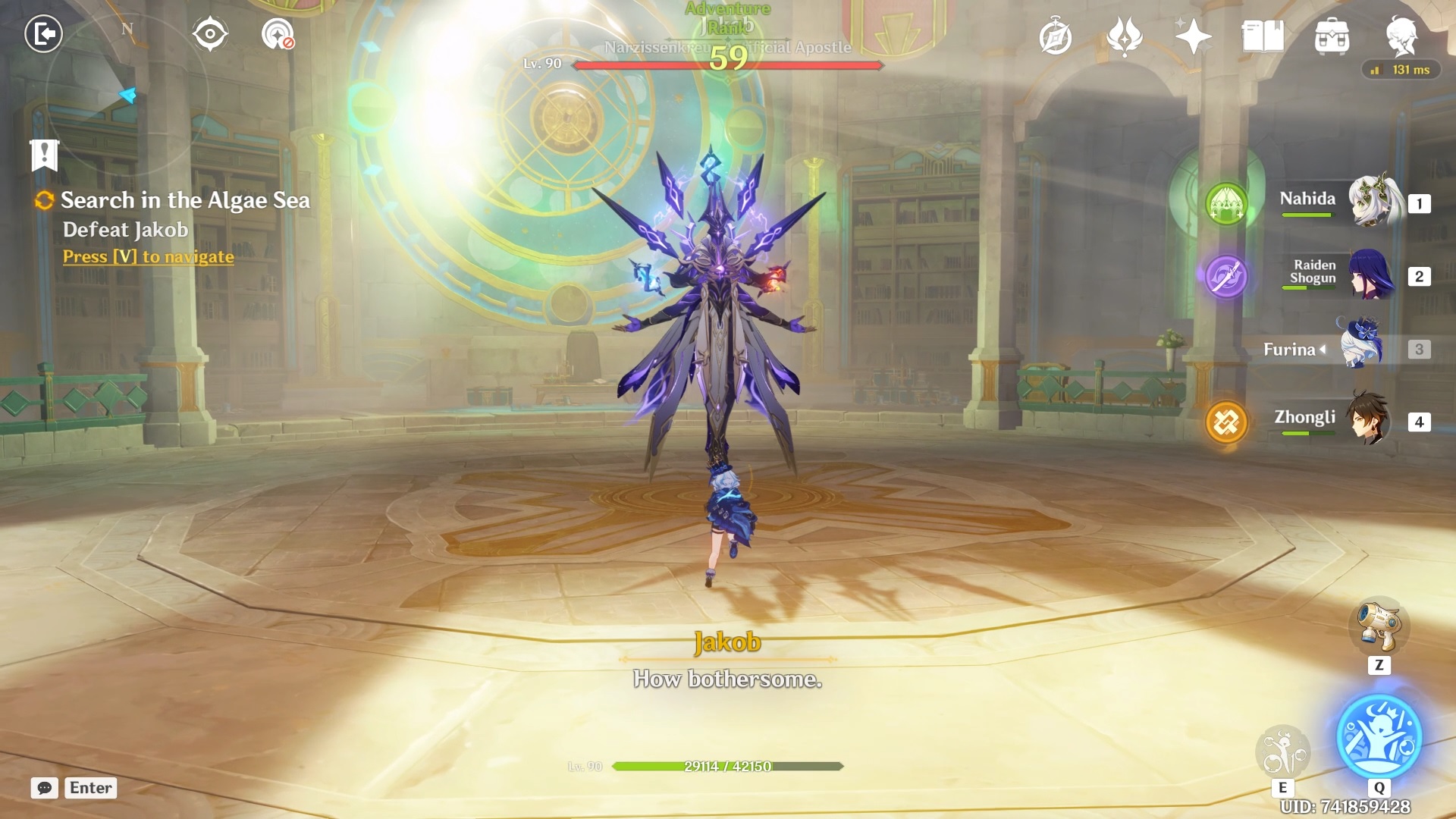This screenshot has height=819, width=1456.
Task: Open the open-book handbook icon
Action: [x=1262, y=36]
